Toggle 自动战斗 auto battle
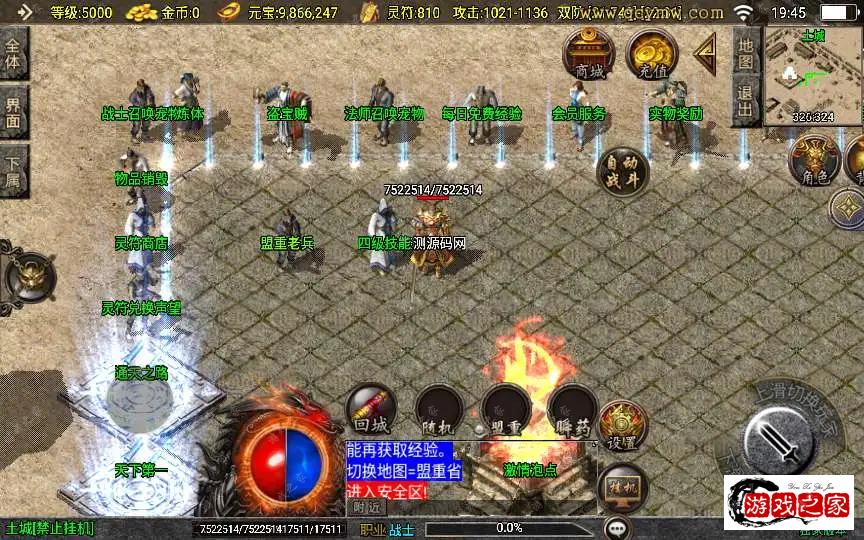Screen dimensions: 864x540 [622, 171]
